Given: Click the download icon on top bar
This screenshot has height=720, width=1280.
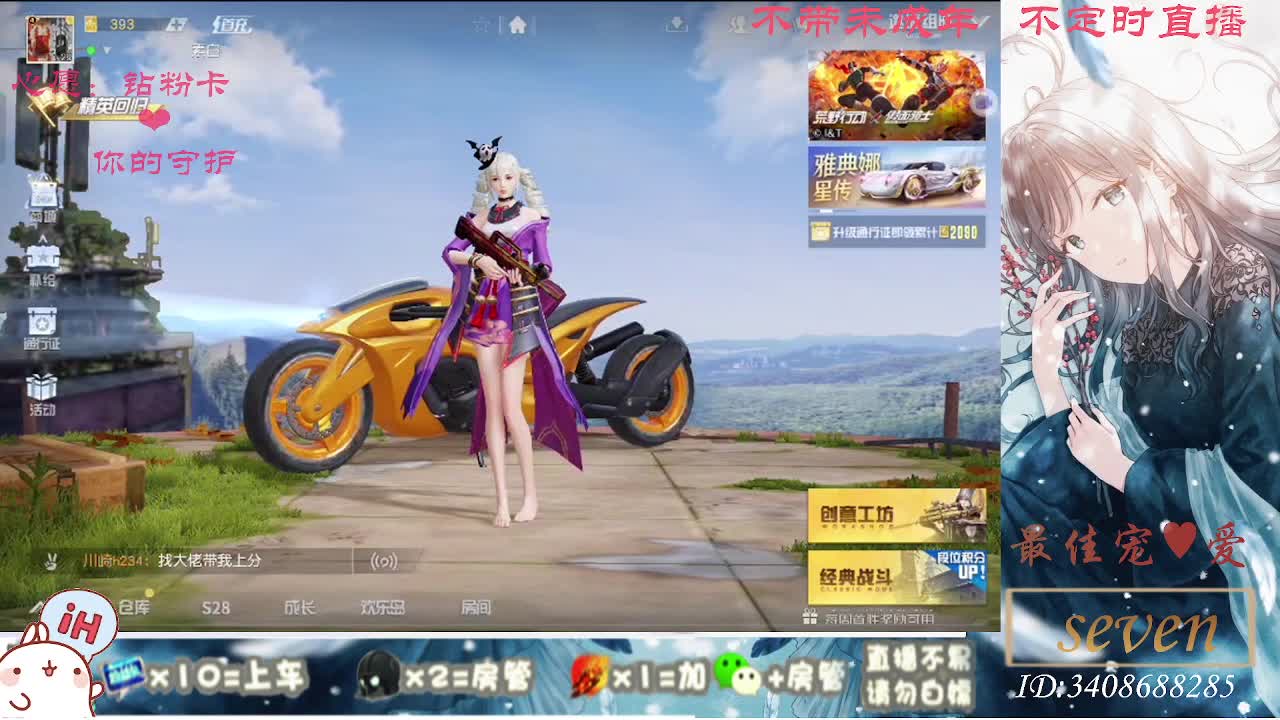Looking at the screenshot, I should [676, 25].
